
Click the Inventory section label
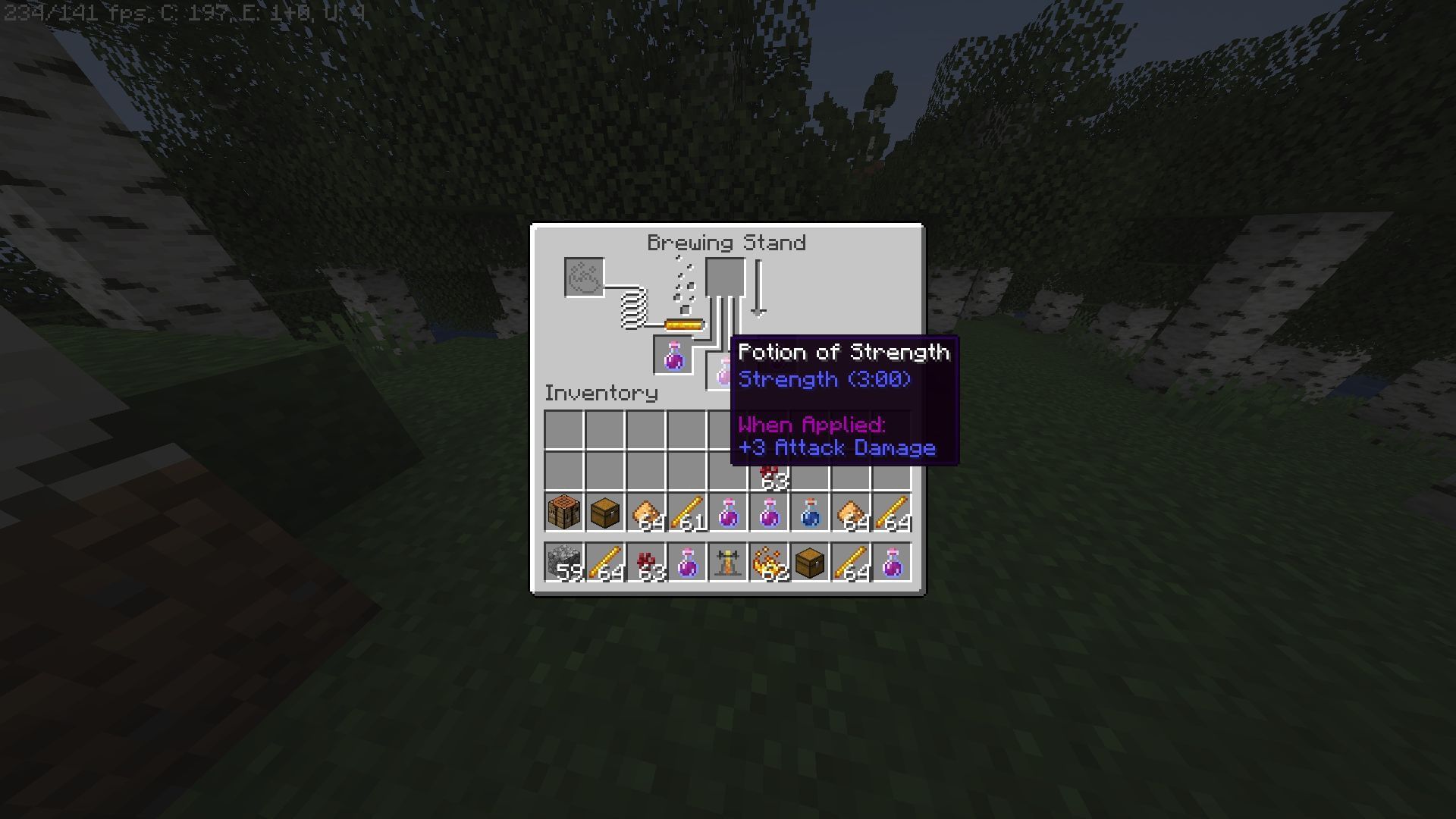pos(601,393)
